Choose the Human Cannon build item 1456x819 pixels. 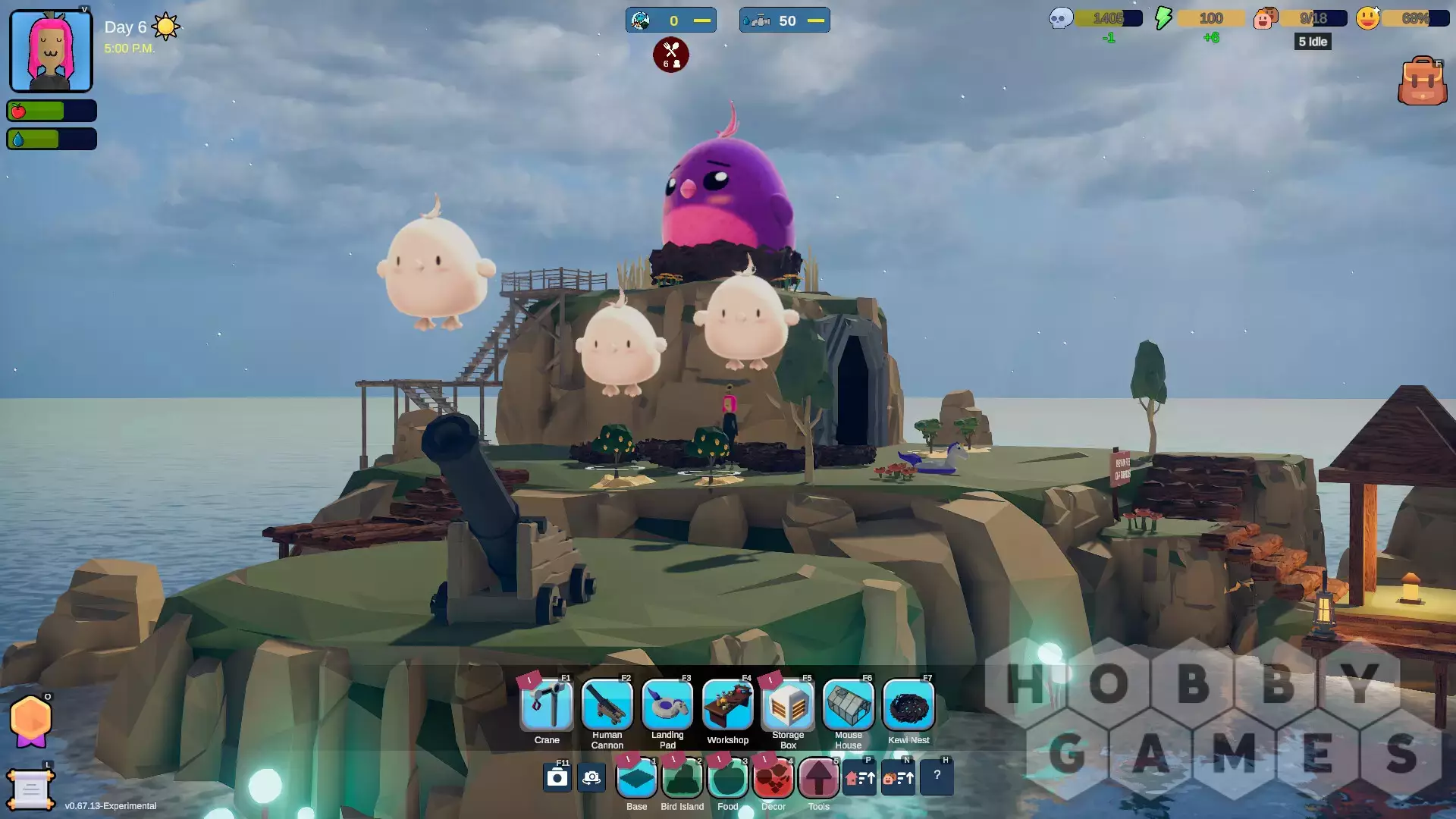click(x=607, y=705)
